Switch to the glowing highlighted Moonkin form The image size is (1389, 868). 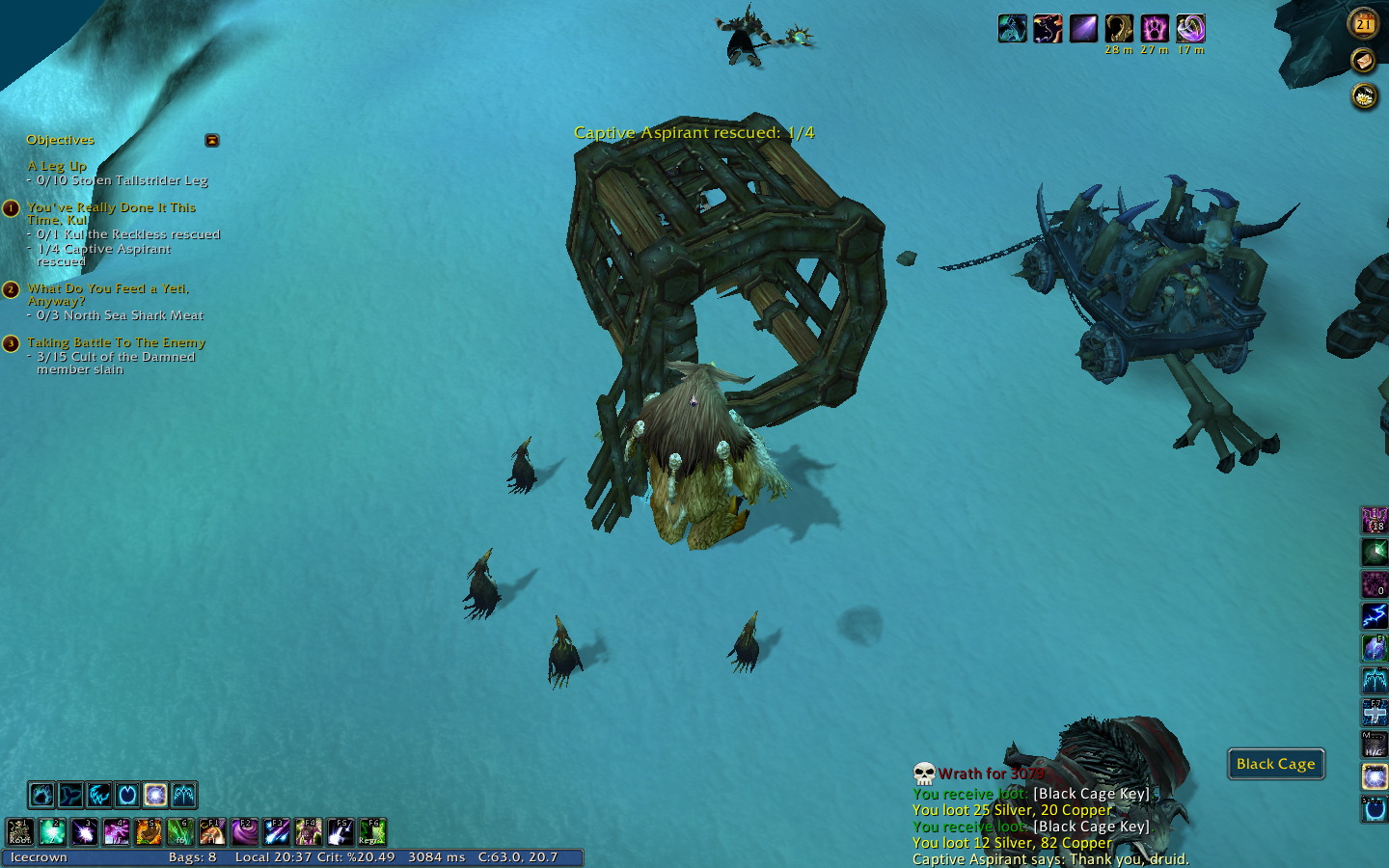coord(155,795)
